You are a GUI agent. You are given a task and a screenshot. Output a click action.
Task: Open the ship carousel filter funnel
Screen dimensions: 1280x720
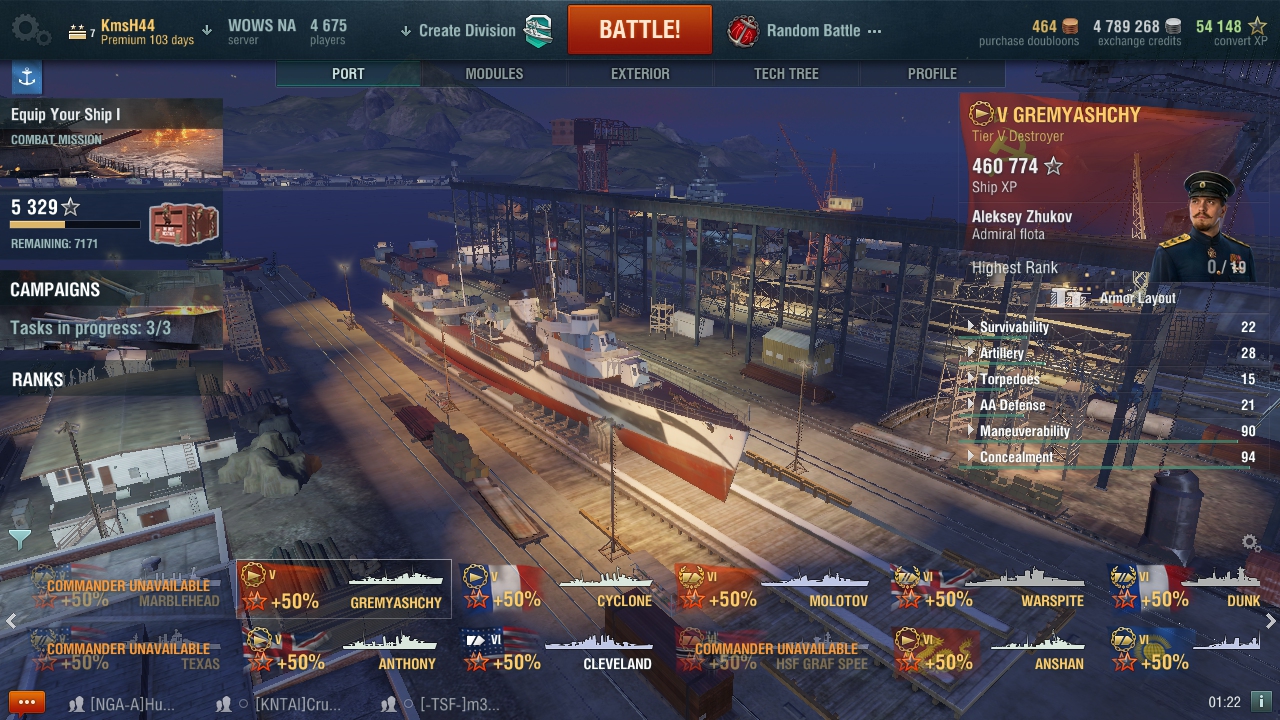pyautogui.click(x=19, y=540)
